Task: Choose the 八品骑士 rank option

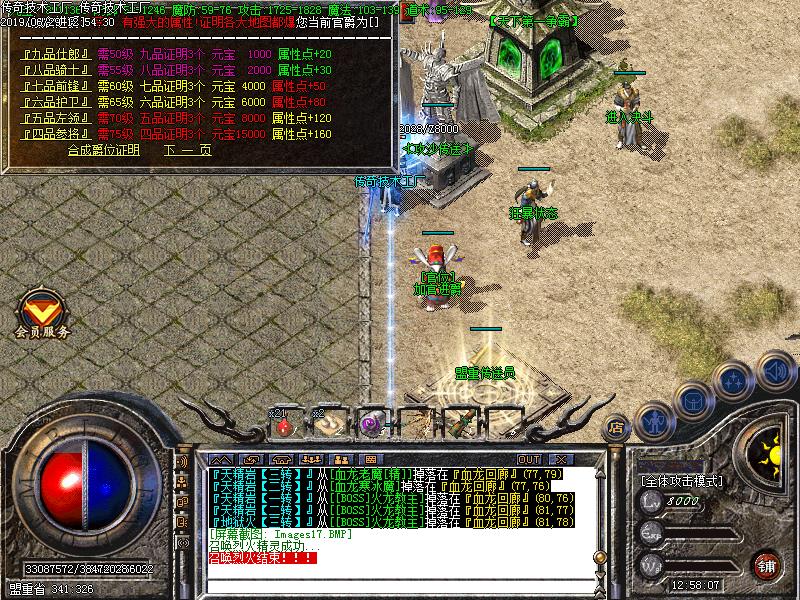Action: [57, 70]
